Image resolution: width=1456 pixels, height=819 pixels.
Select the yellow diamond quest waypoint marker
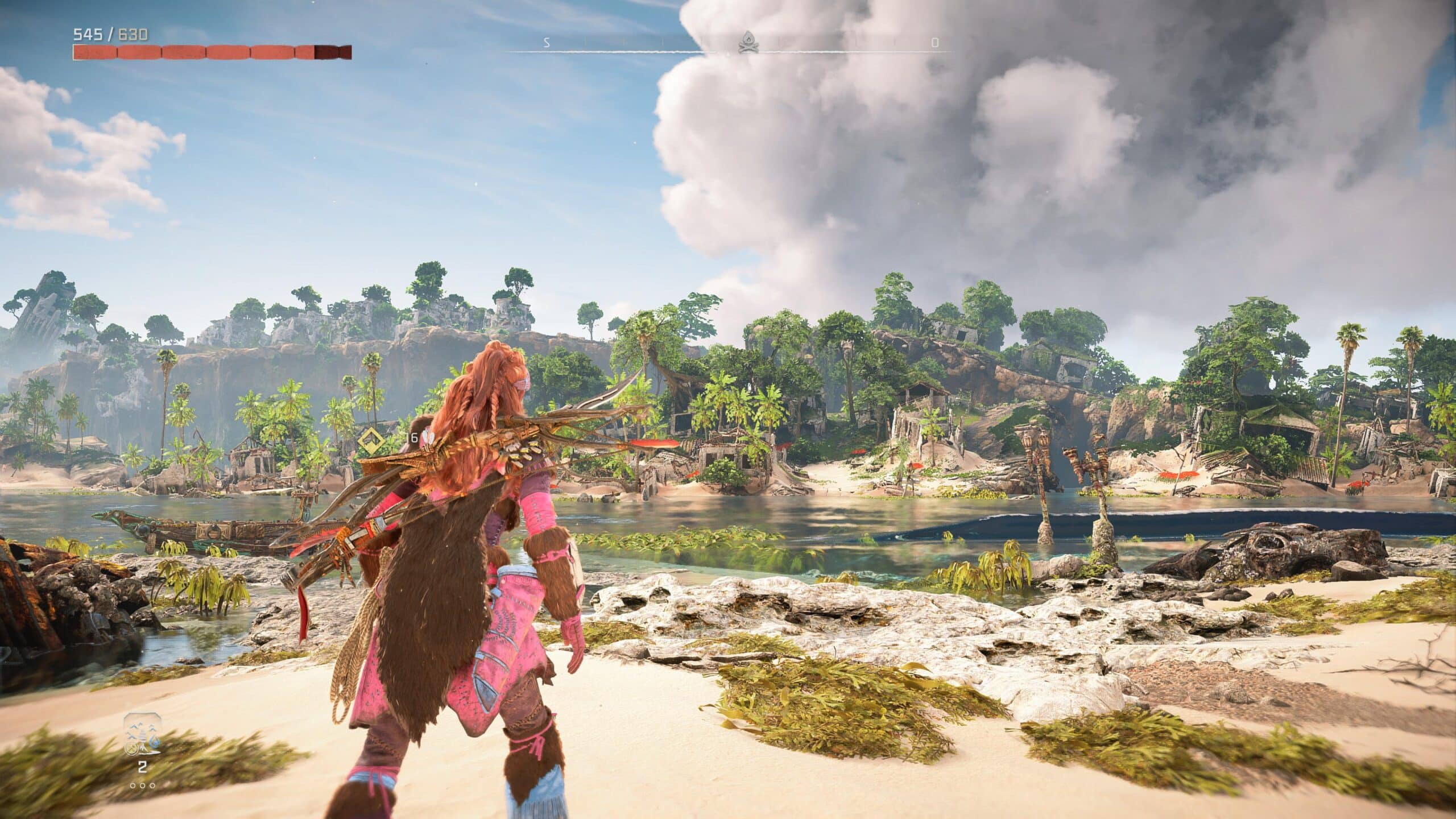(371, 438)
